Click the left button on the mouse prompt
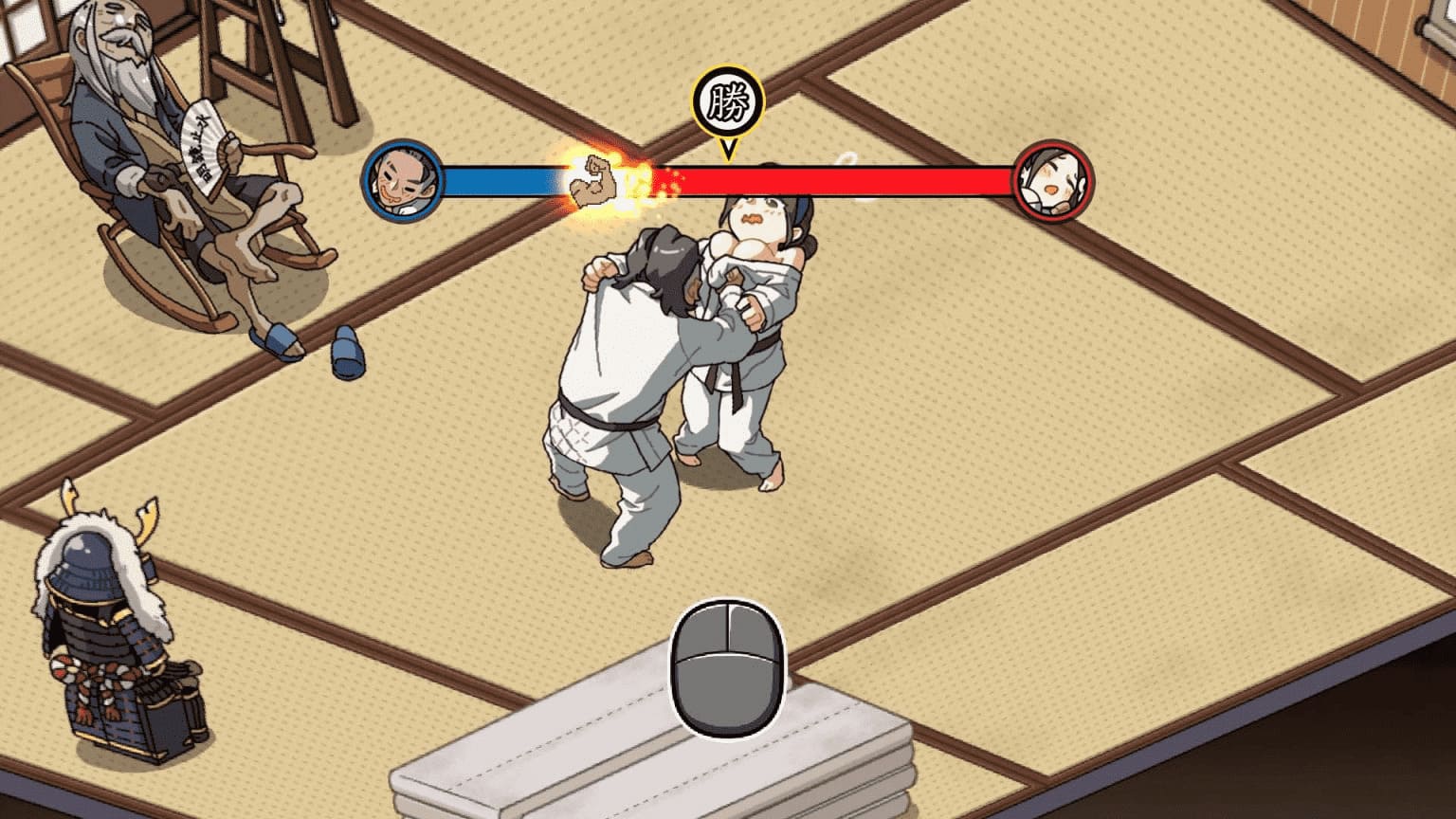The height and width of the screenshot is (819, 1456). point(701,630)
